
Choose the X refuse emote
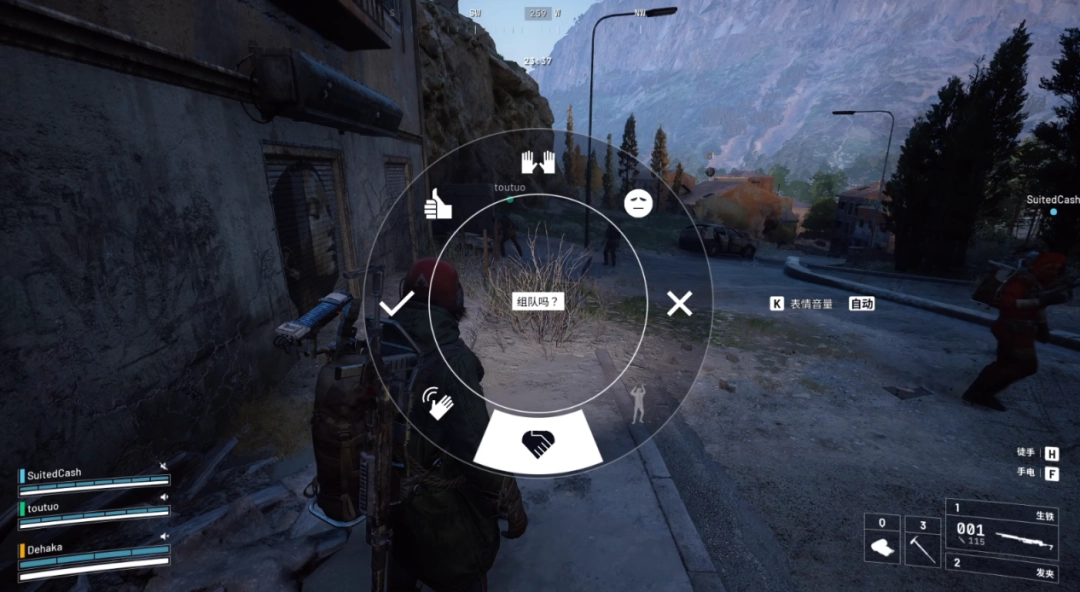pyautogui.click(x=679, y=303)
